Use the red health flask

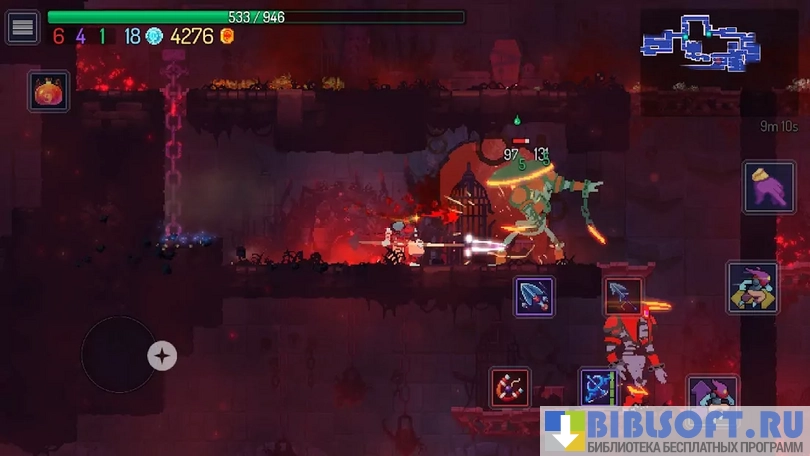49,91
